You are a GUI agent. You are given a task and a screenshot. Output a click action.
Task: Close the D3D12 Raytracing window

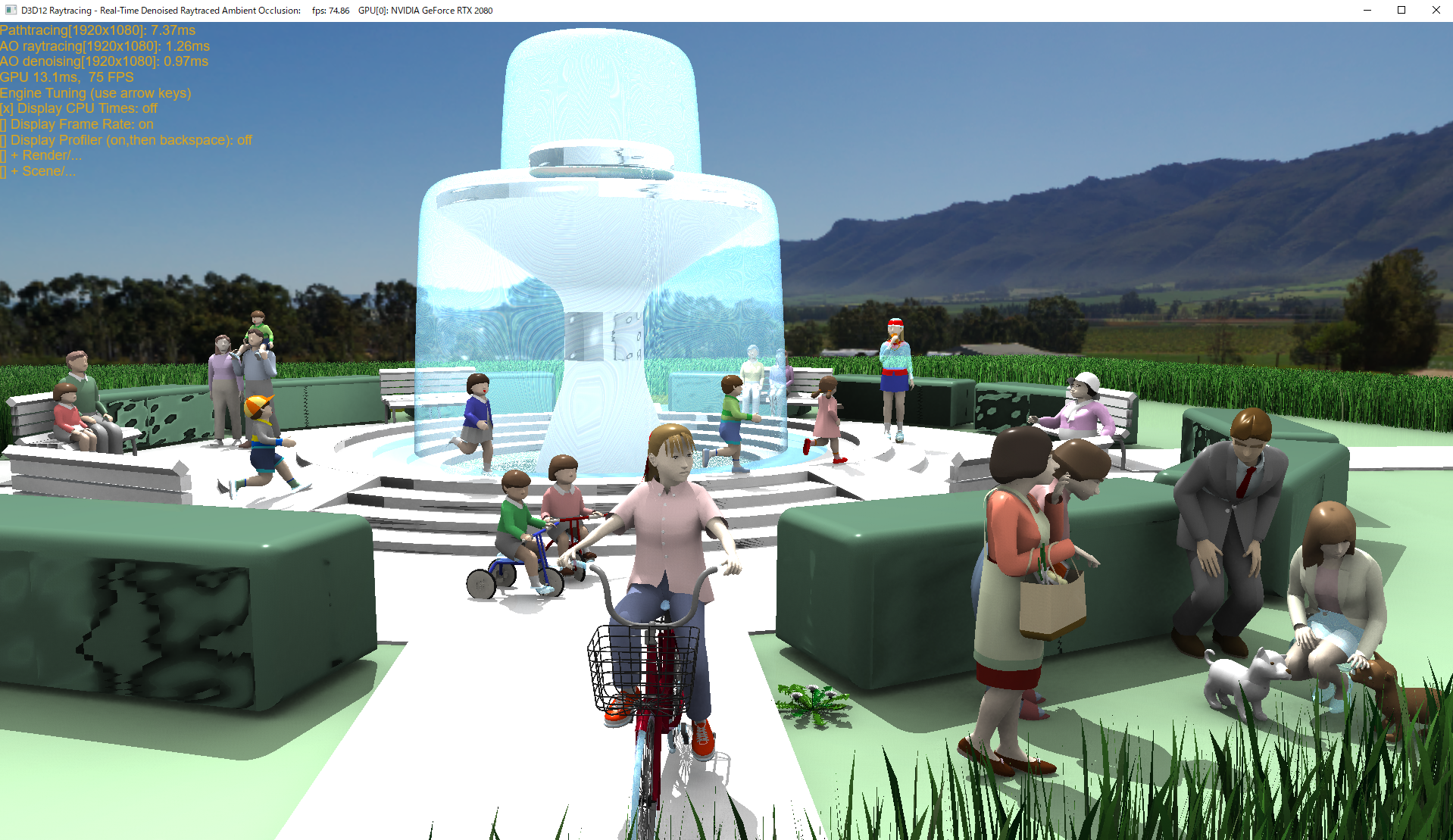click(1435, 10)
